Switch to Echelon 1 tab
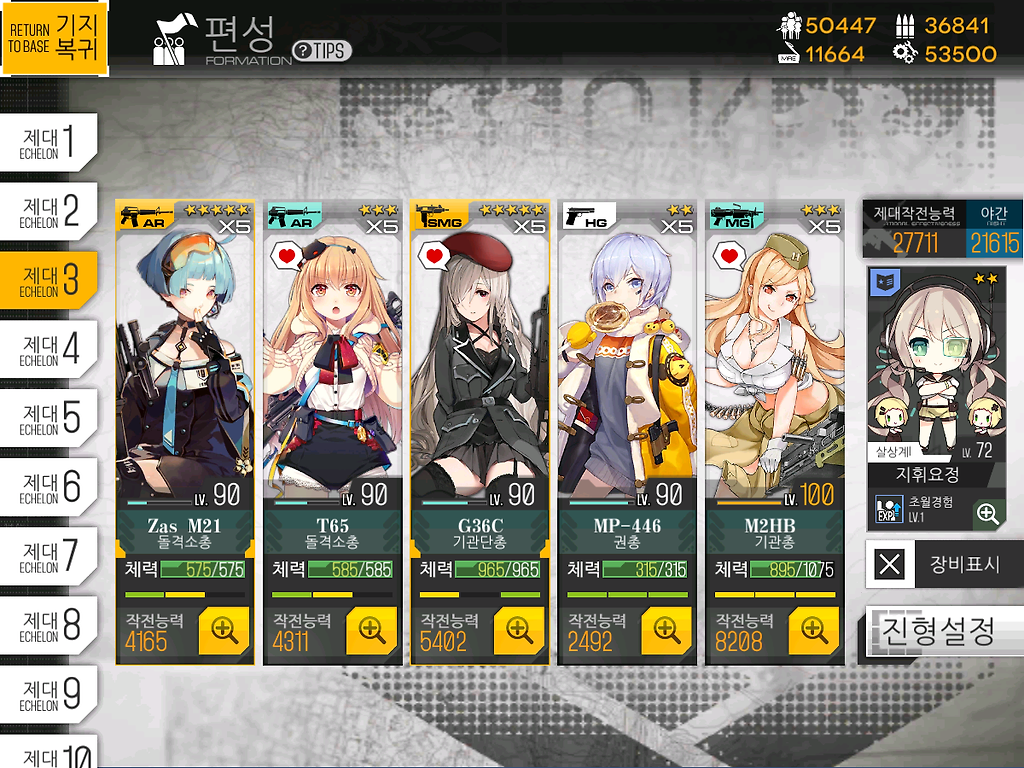 pyautogui.click(x=49, y=142)
